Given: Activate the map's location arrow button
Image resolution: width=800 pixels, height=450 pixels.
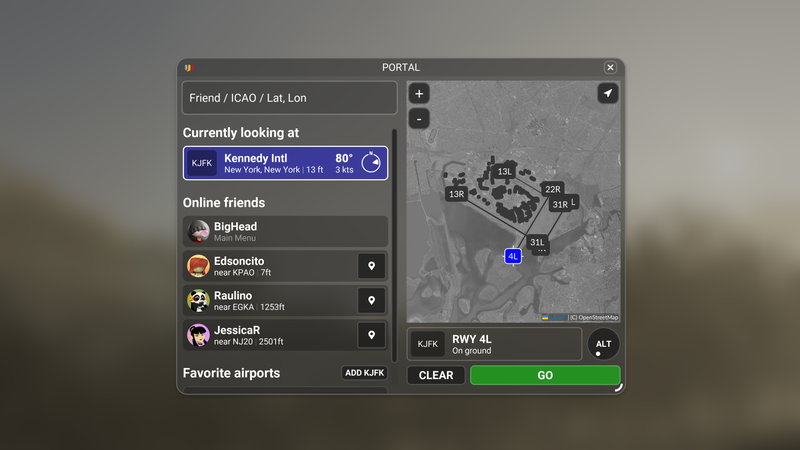Looking at the screenshot, I should point(608,93).
